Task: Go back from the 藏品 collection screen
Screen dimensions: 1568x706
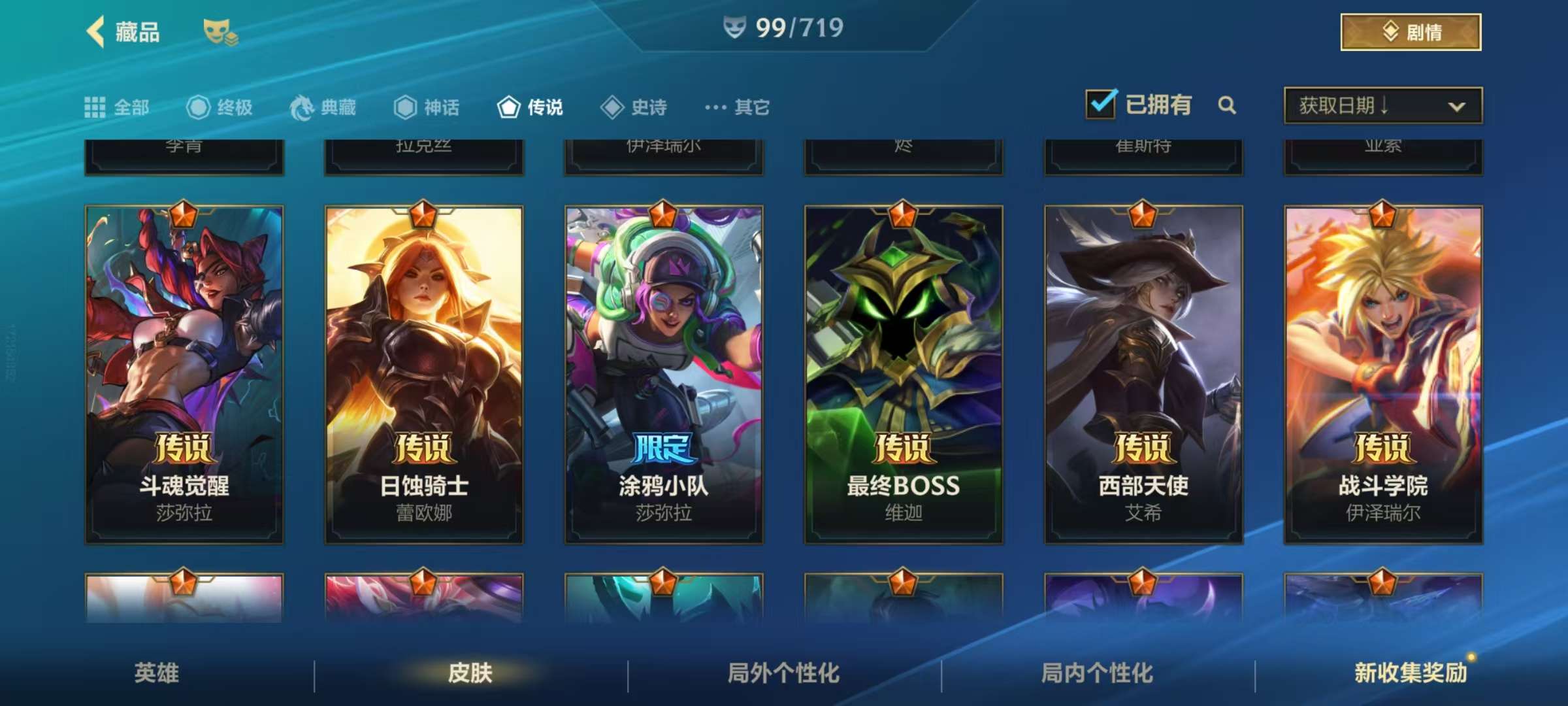Action: 97,31
